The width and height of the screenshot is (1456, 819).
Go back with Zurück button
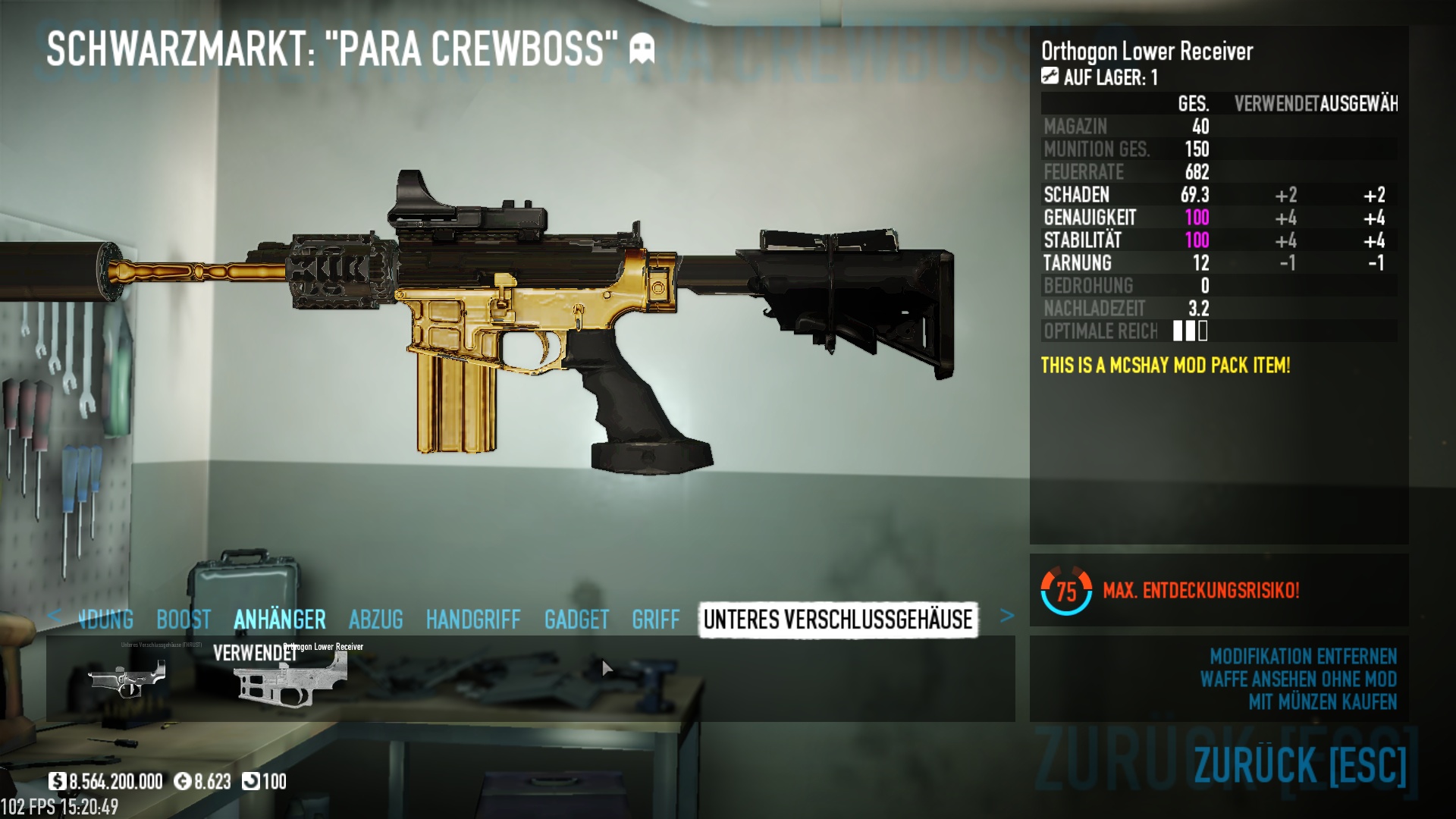(x=1300, y=764)
